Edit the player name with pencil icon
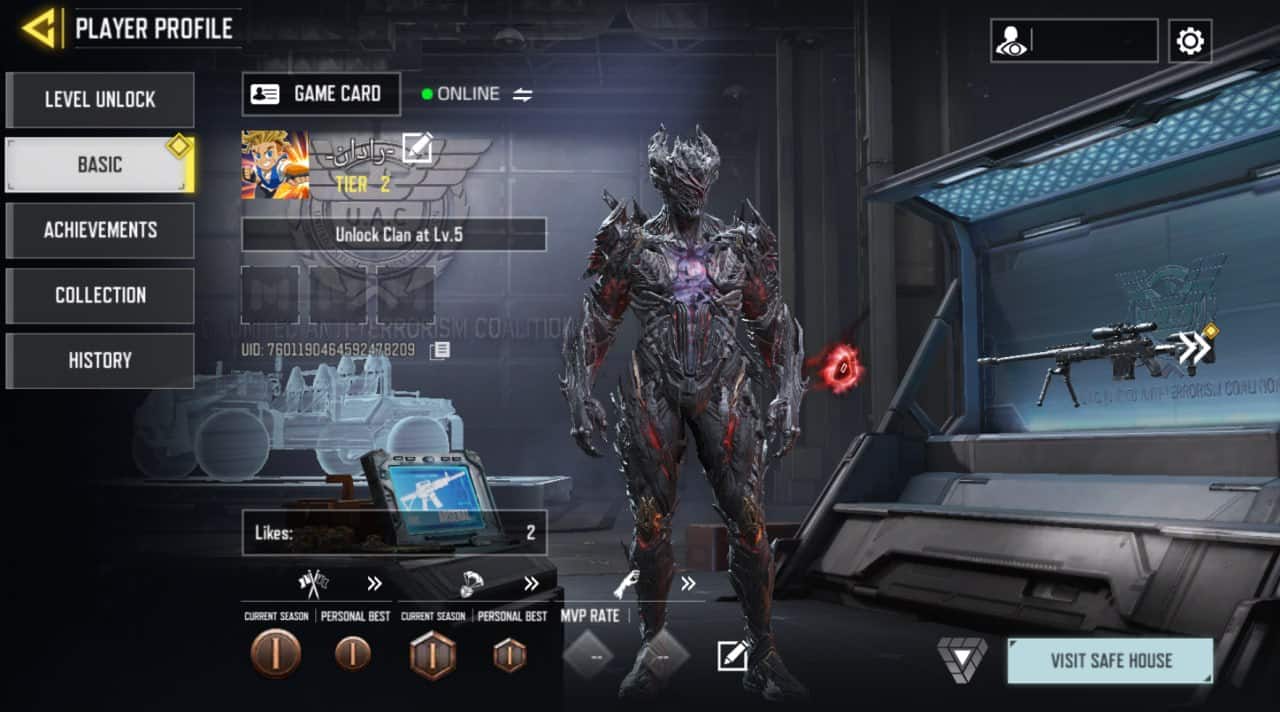The width and height of the screenshot is (1280, 712). point(417,148)
